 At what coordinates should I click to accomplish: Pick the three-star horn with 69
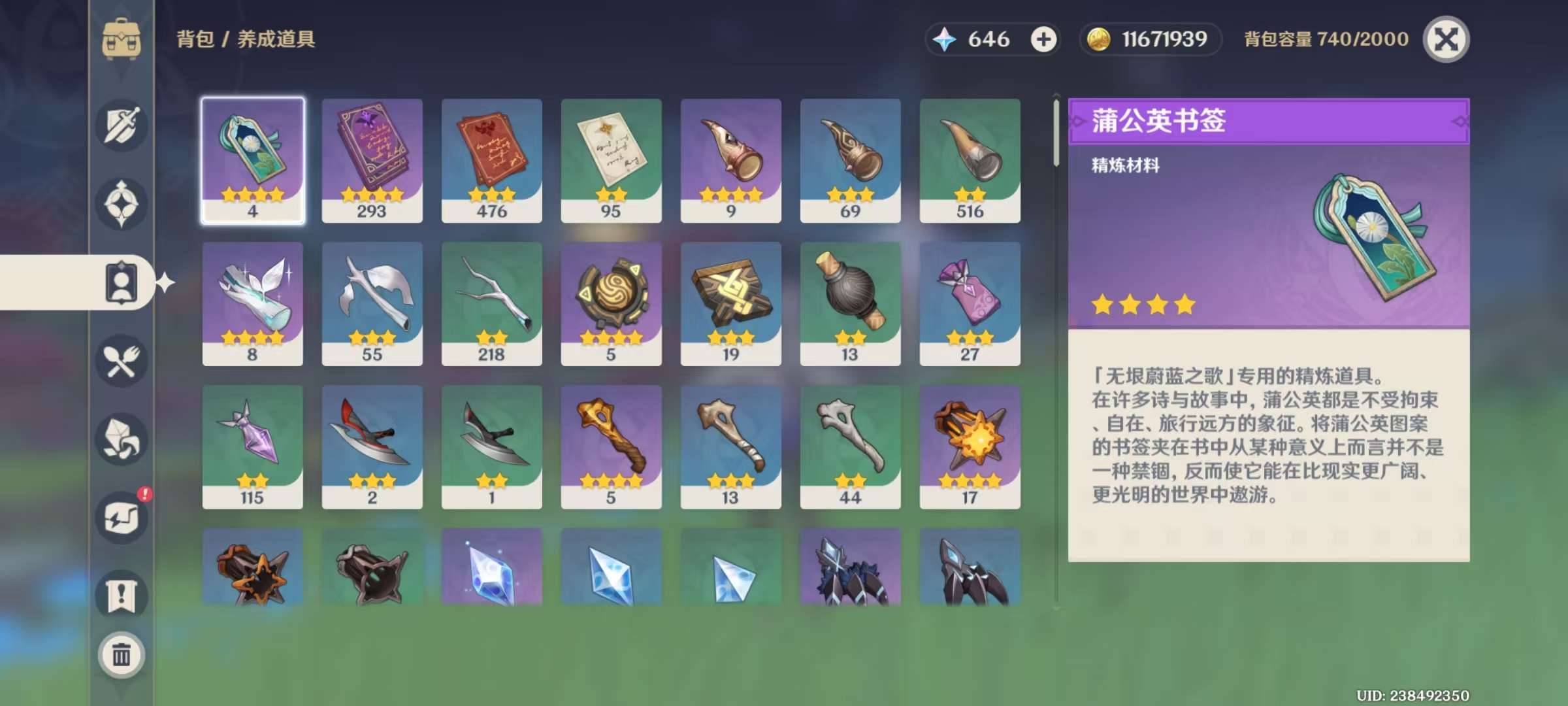[850, 160]
